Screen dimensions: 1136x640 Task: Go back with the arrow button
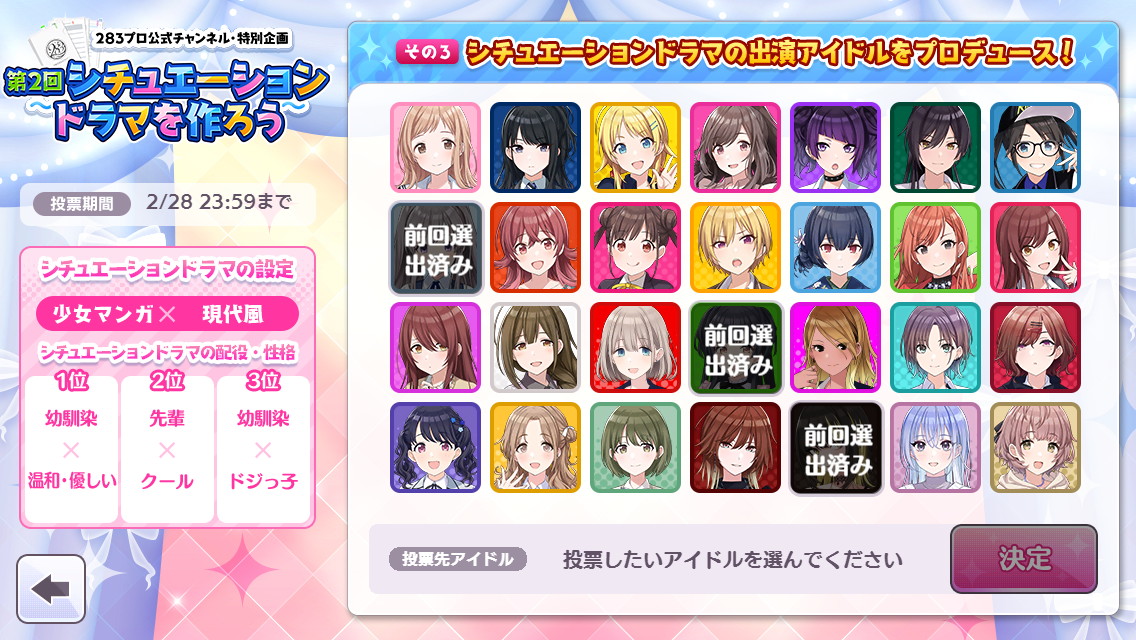51,589
